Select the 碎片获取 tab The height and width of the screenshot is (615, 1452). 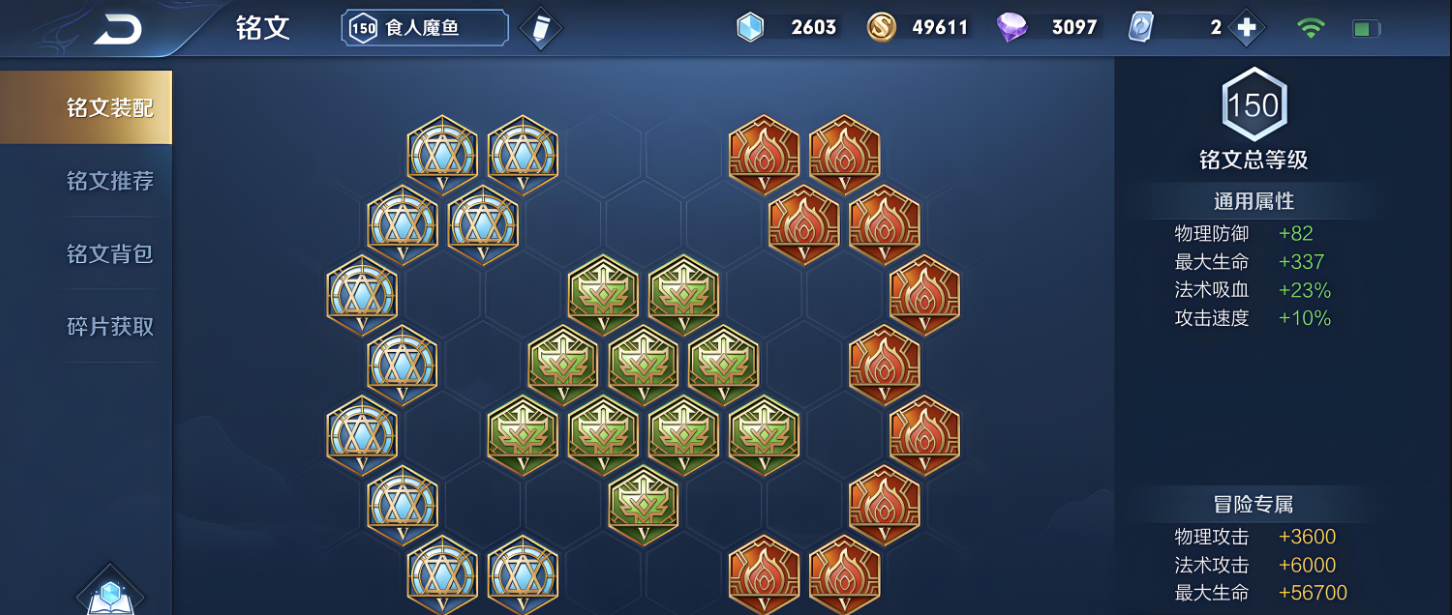[110, 327]
